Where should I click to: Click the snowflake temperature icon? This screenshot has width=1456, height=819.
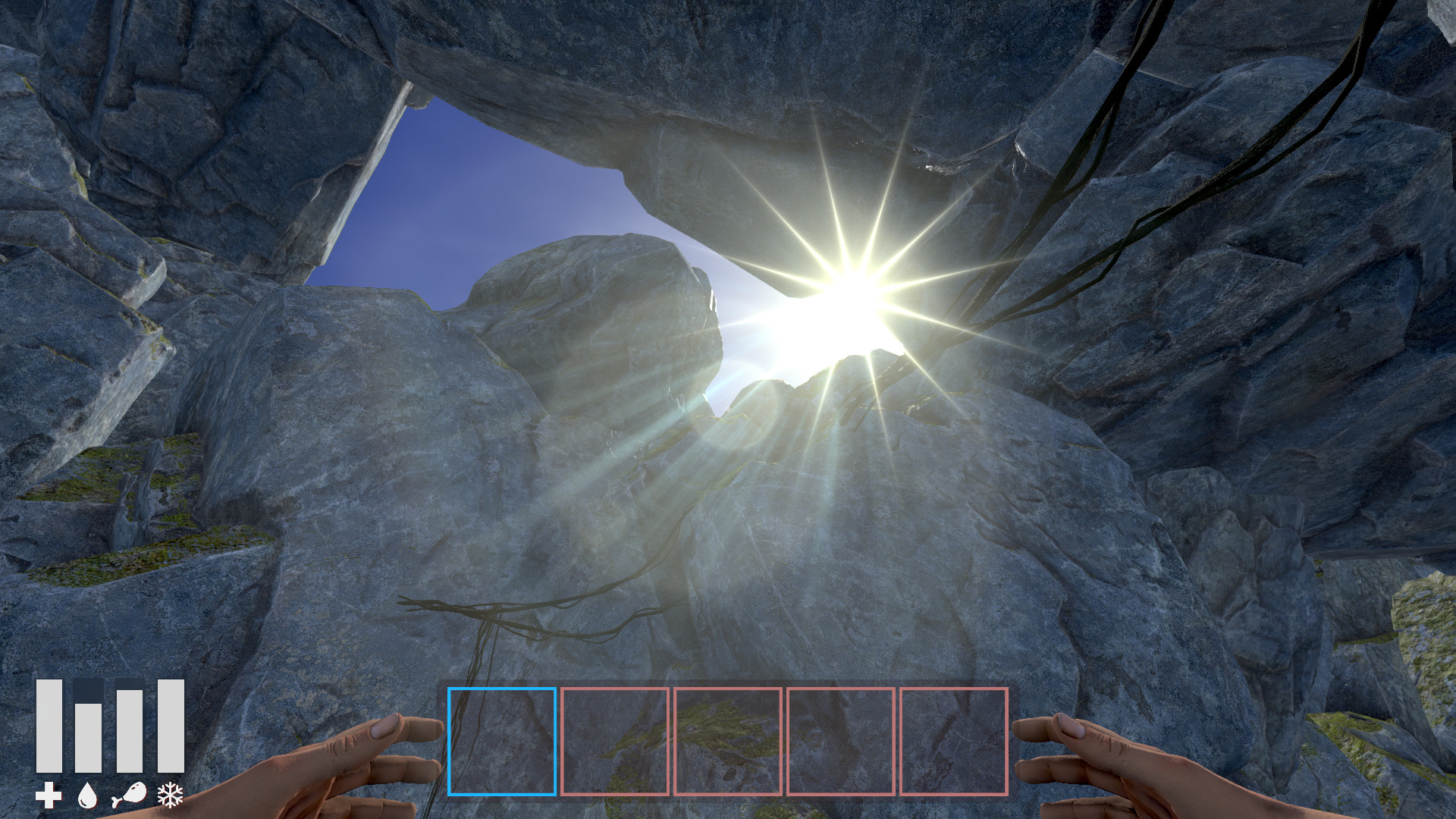[172, 795]
